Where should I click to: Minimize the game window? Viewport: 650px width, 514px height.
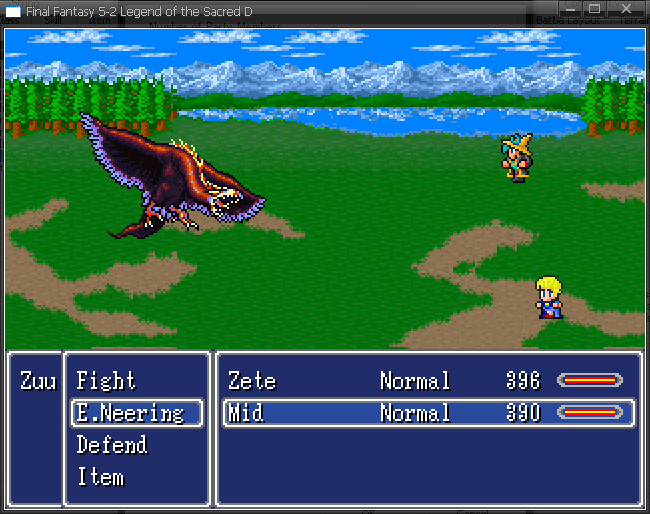(571, 9)
